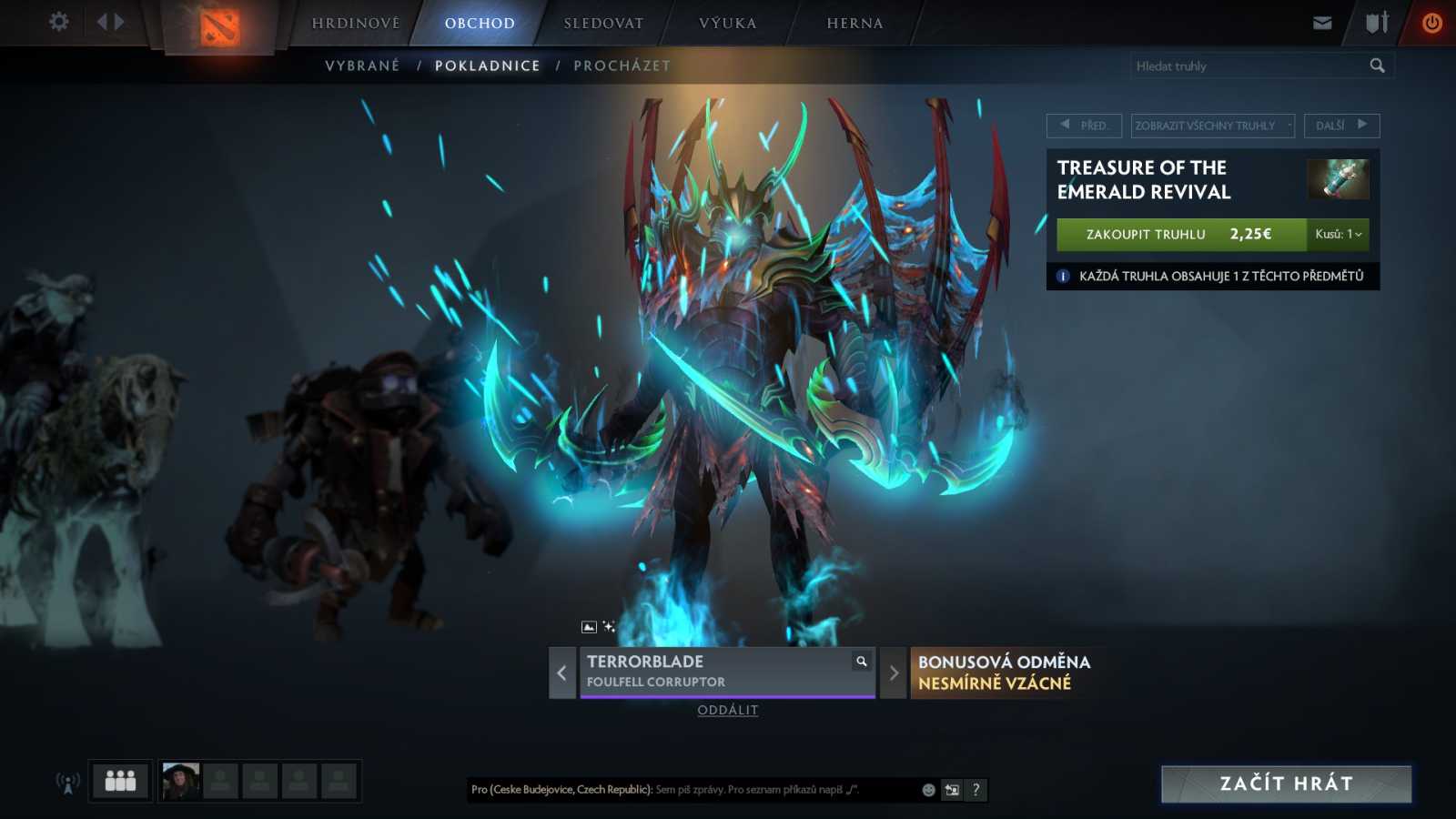The height and width of the screenshot is (819, 1456).
Task: Select the magnifying glass on Terrorblade nameplate
Action: [x=860, y=662]
